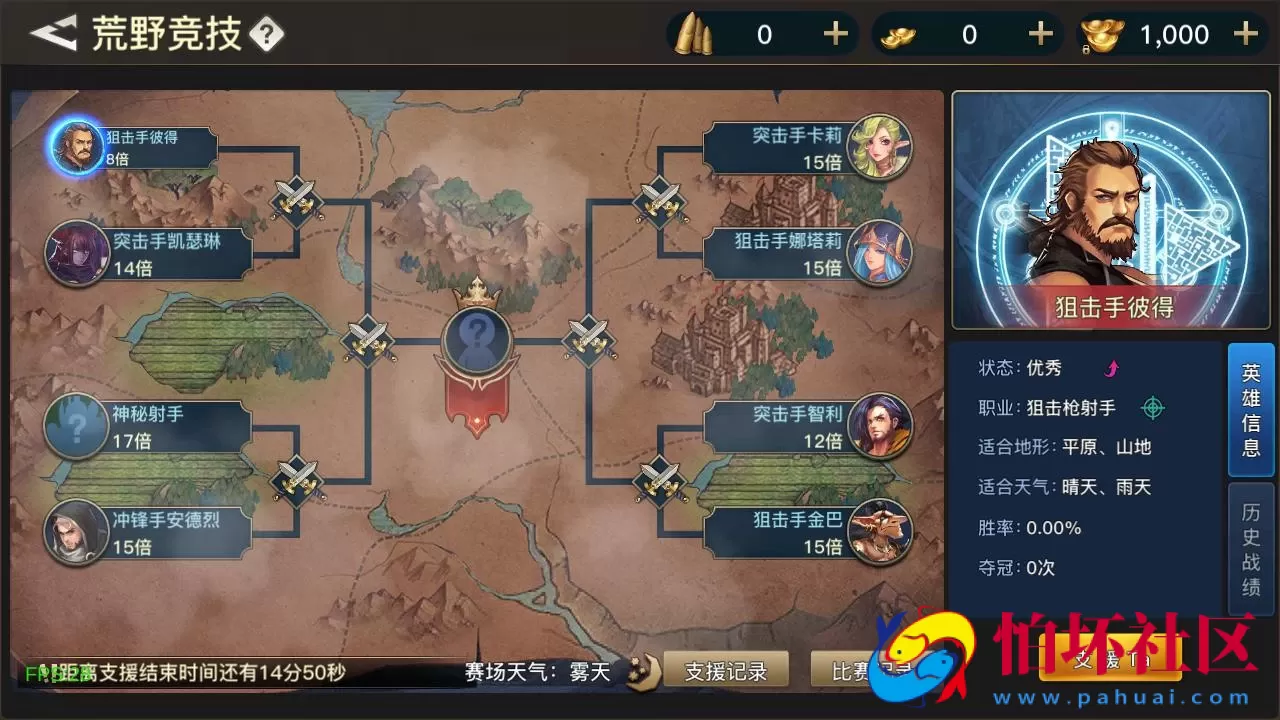Click the plus next to the 0 ingot counter

[1040, 33]
